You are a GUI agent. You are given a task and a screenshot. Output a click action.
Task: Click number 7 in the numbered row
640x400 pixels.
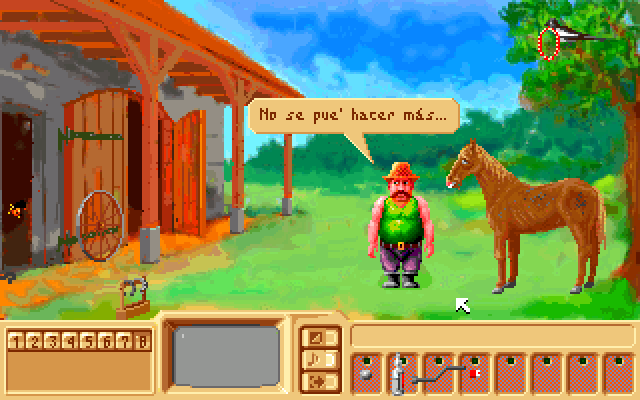tap(125, 342)
